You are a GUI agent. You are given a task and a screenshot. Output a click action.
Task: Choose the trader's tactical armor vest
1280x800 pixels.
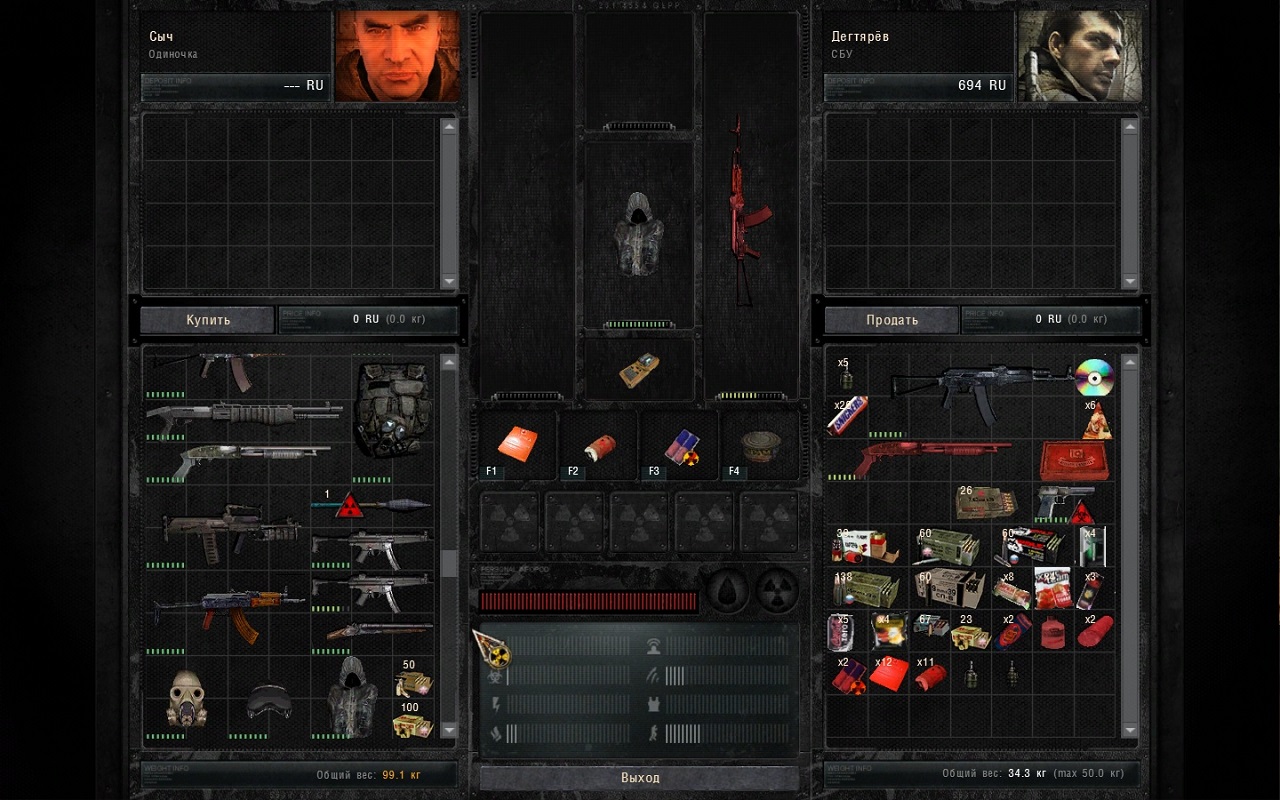[x=393, y=408]
